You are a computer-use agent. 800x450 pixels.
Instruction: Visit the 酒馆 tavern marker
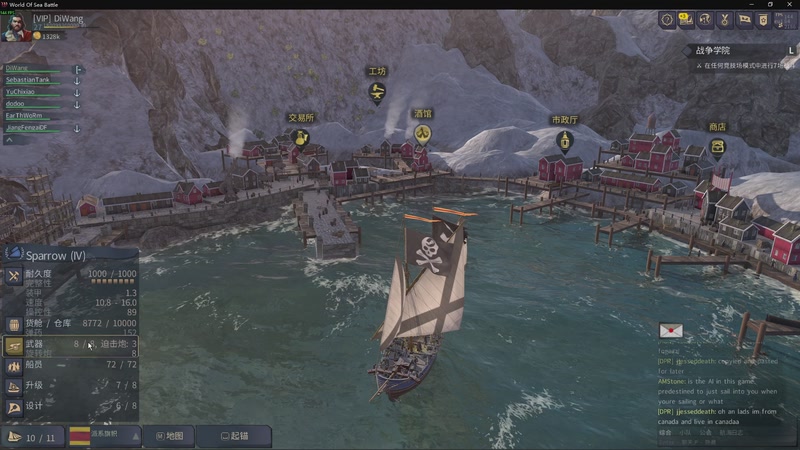[x=422, y=134]
